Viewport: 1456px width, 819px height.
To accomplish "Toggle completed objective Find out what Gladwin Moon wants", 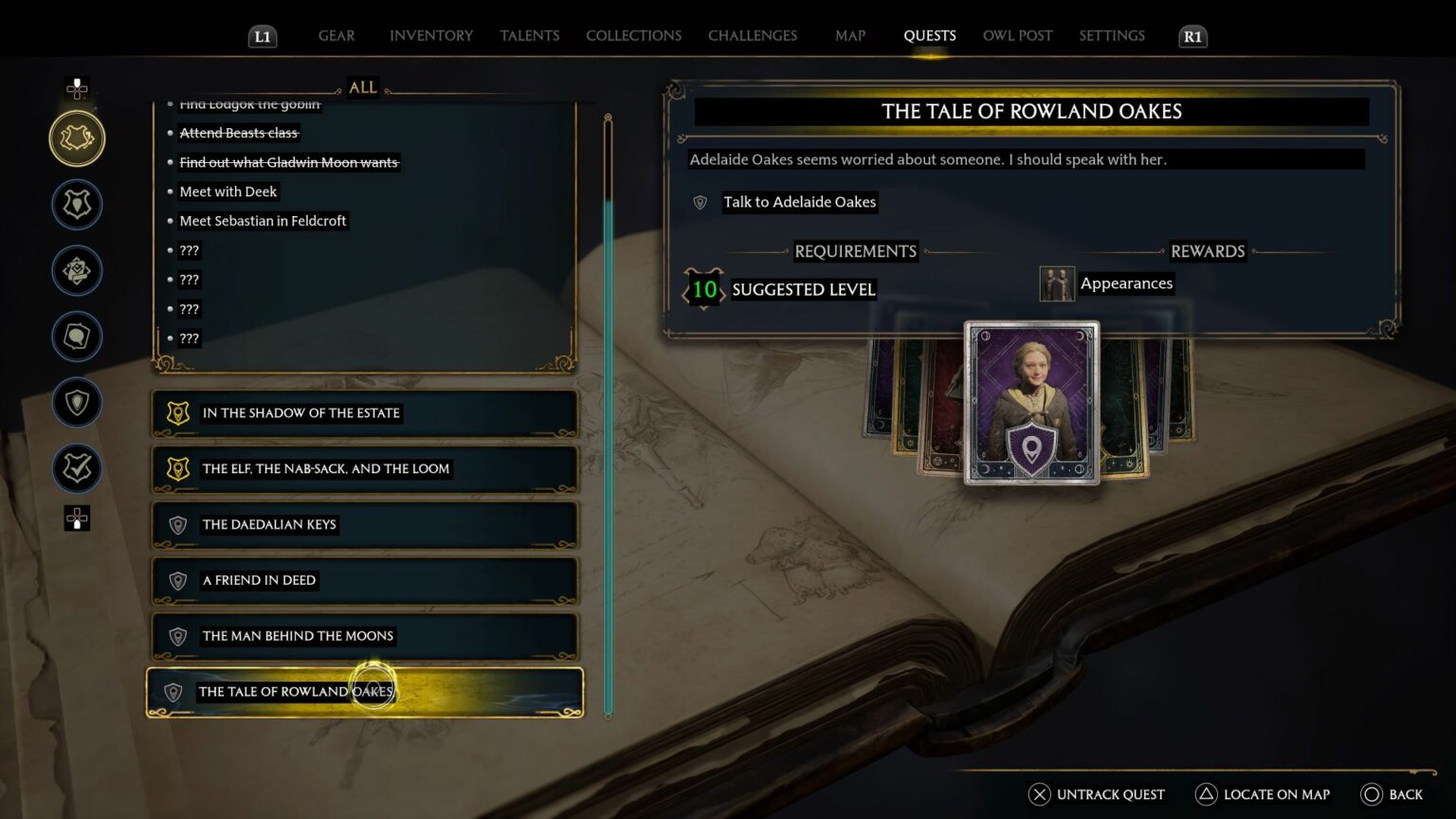I will coord(289,162).
